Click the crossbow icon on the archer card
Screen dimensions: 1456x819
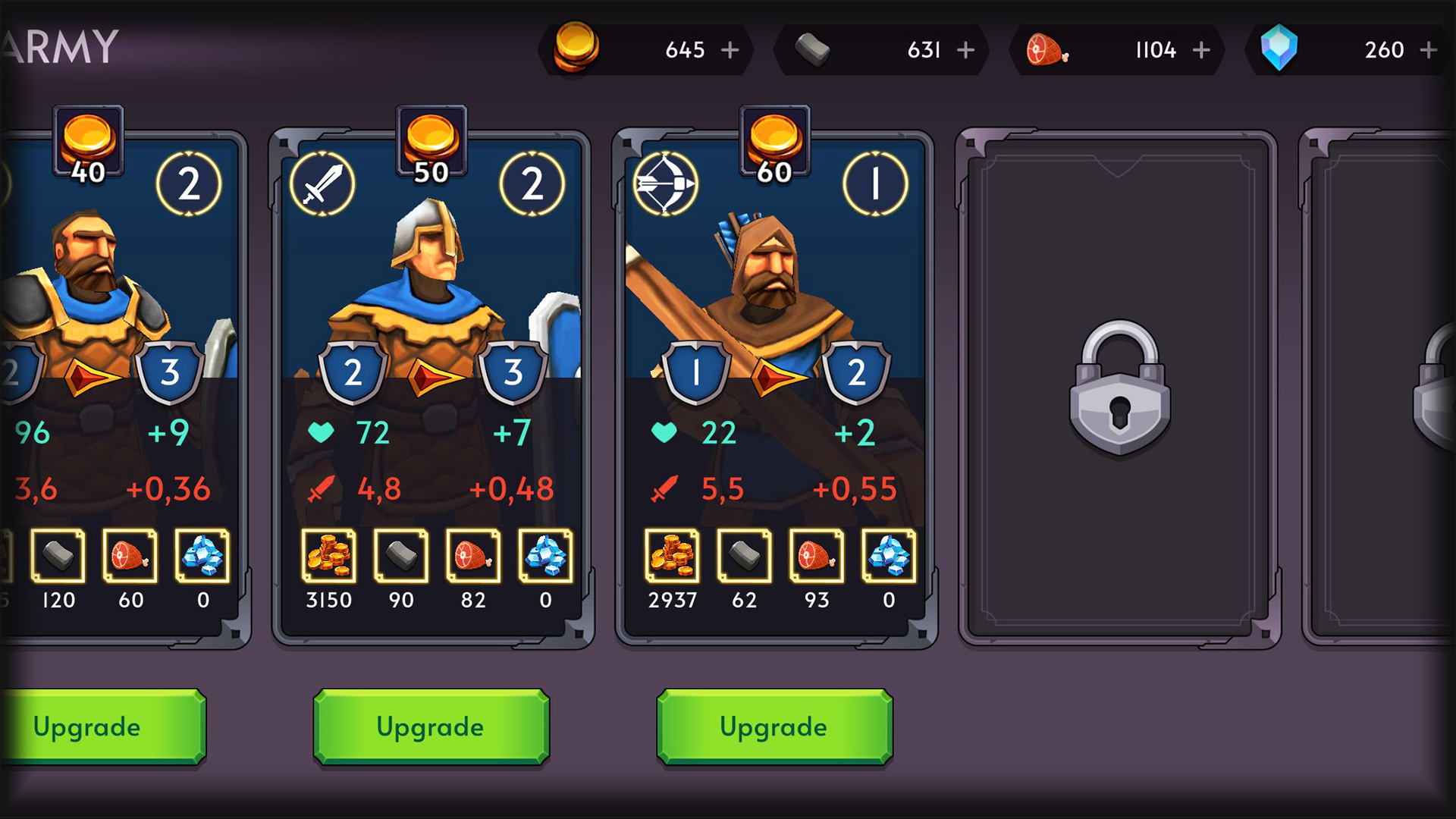(664, 184)
